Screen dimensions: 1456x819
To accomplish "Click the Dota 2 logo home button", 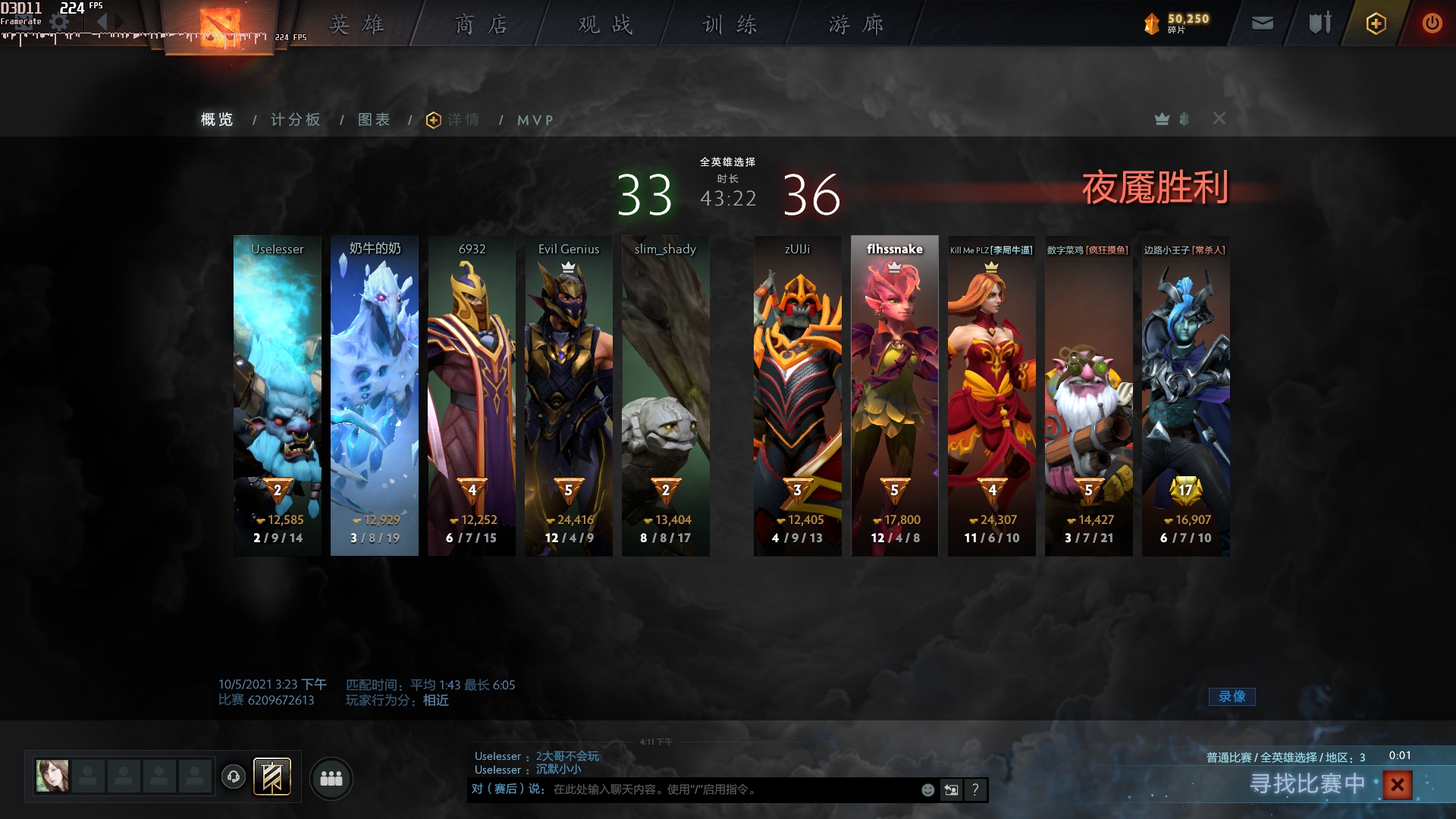I will point(220,26).
